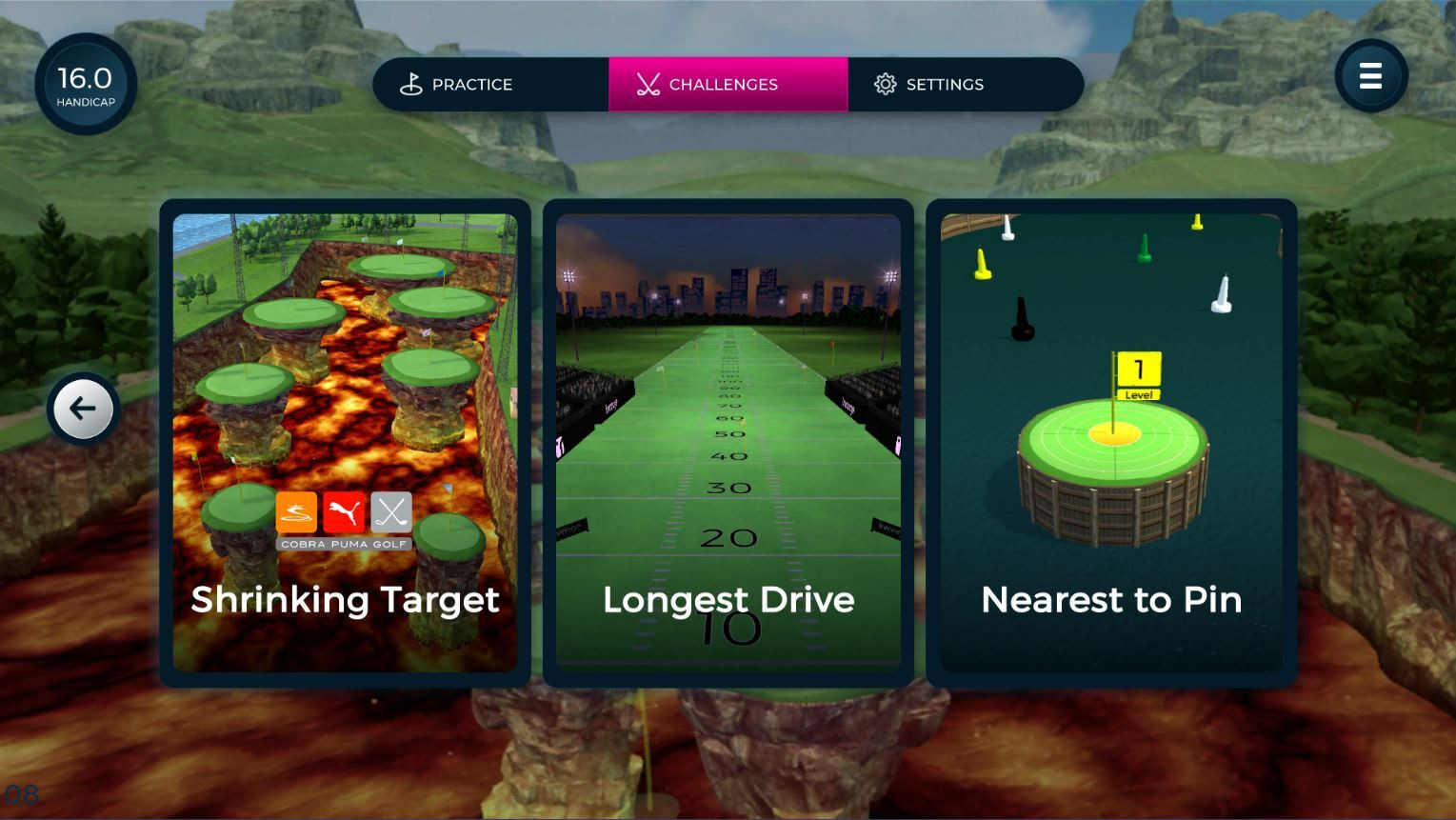
Task: Click the Shrinking Target title text
Action: [x=345, y=600]
